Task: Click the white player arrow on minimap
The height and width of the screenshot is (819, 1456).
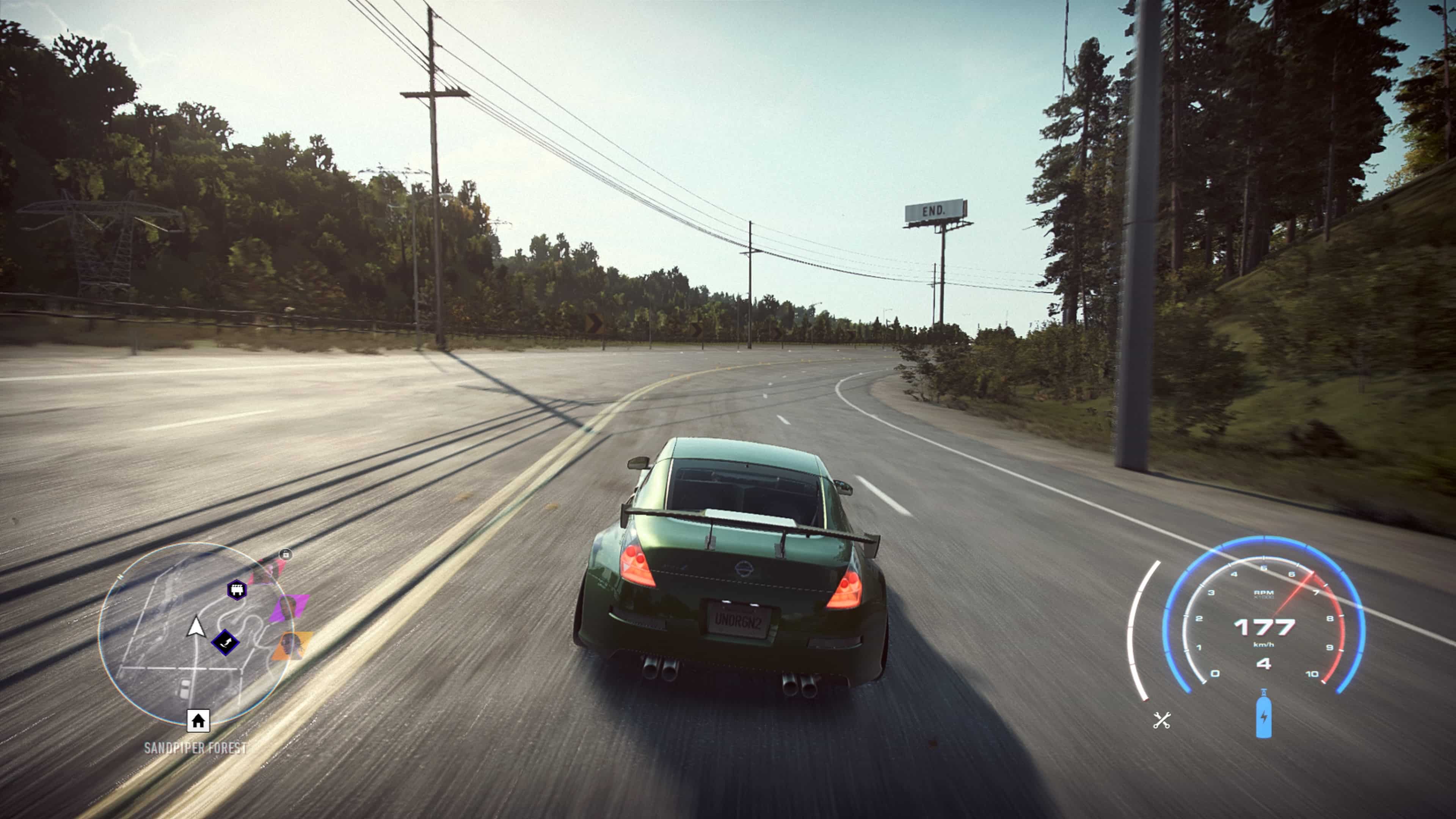Action: [x=196, y=627]
